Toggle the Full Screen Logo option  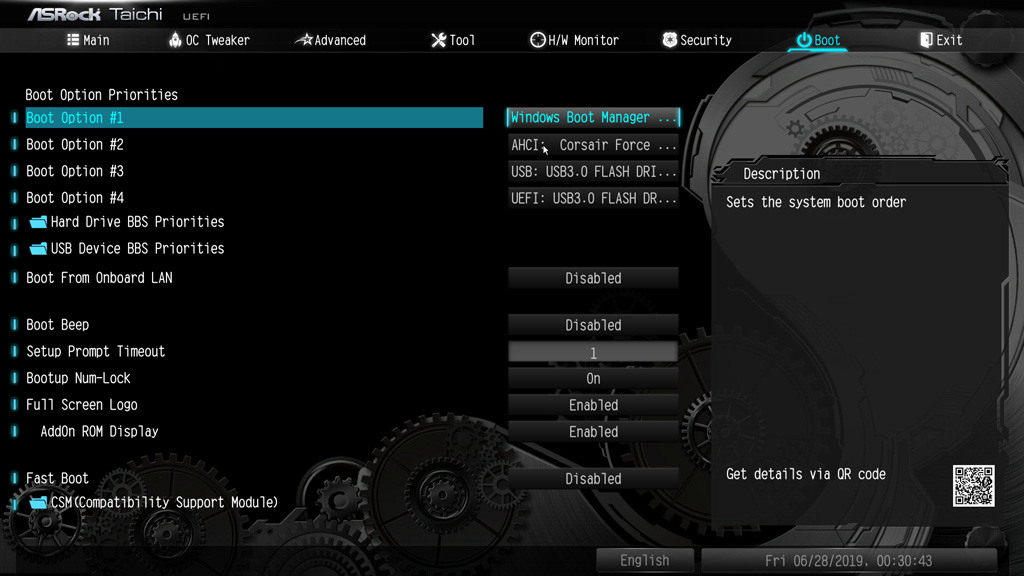pyautogui.click(x=593, y=405)
